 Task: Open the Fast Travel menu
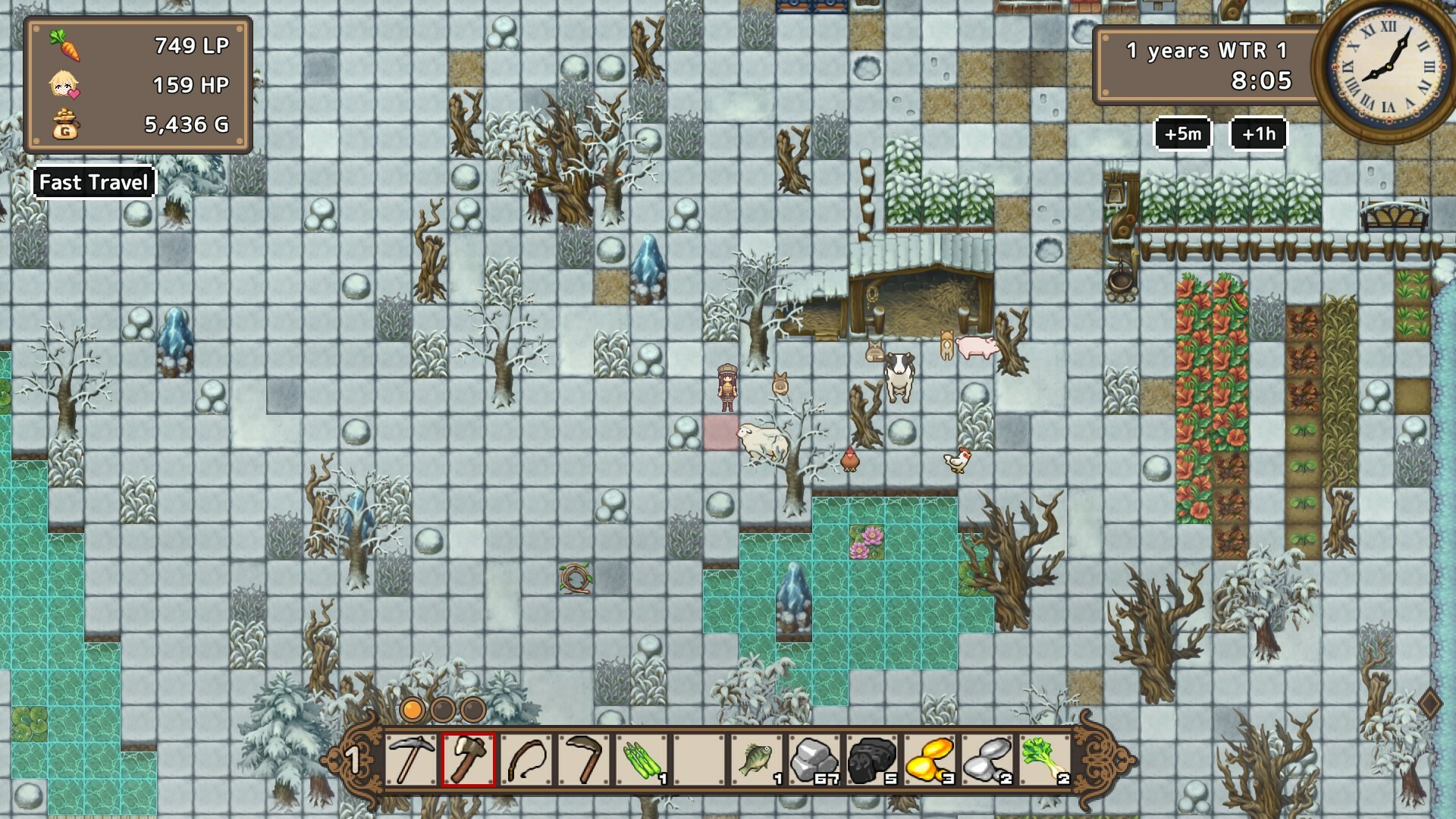93,183
